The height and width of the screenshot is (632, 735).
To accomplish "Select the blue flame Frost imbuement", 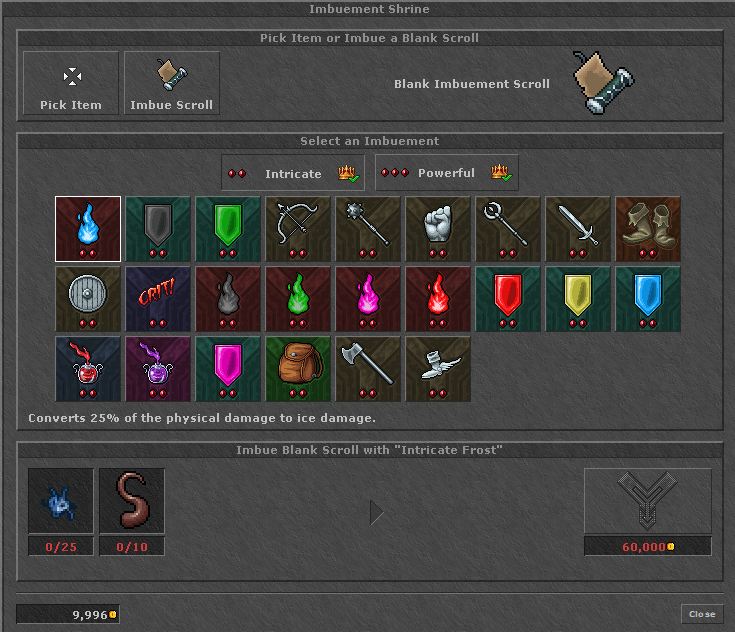I will pos(88,229).
